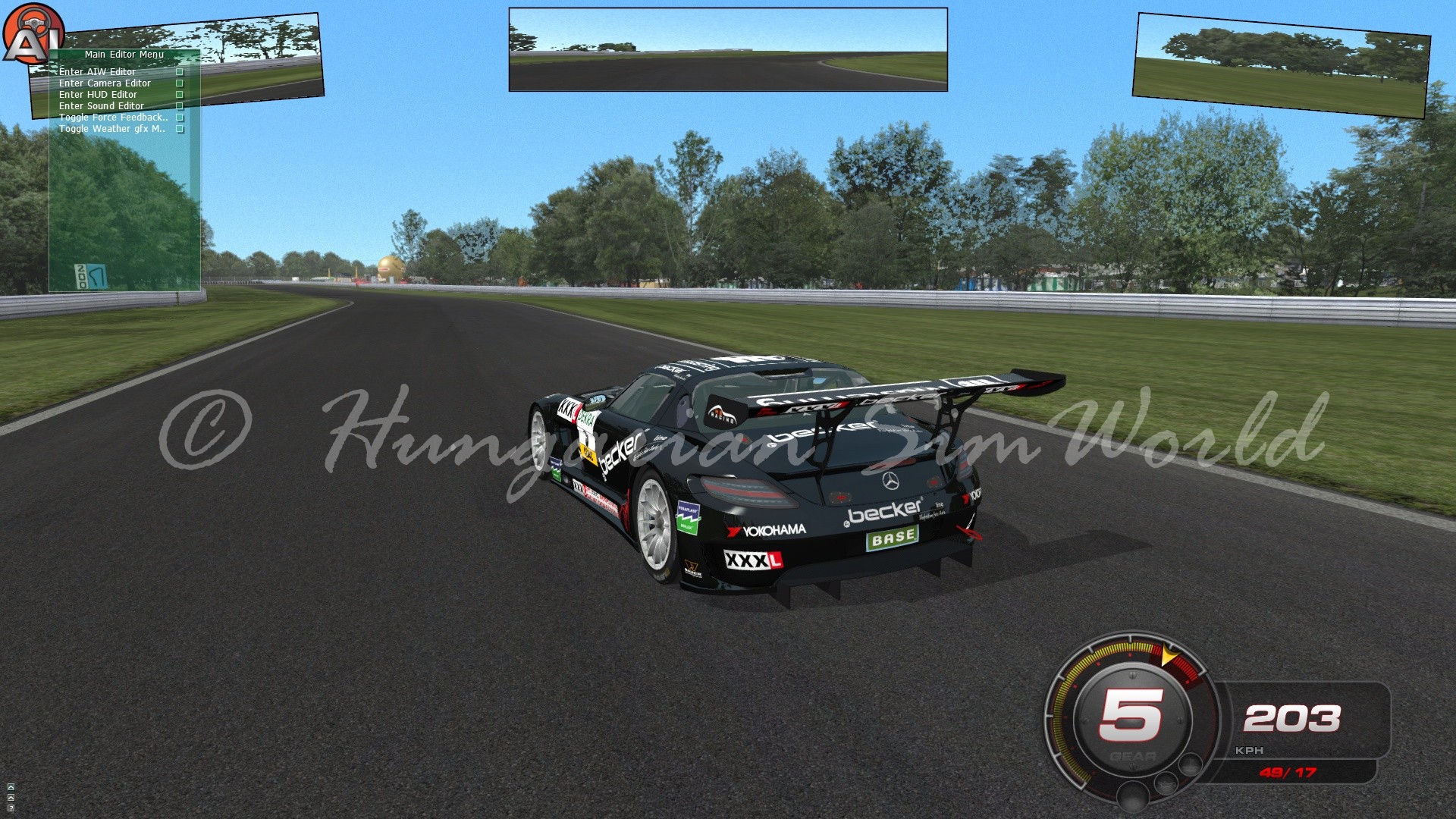Image resolution: width=1456 pixels, height=819 pixels.
Task: Enter the AIW Editor
Action: (97, 72)
